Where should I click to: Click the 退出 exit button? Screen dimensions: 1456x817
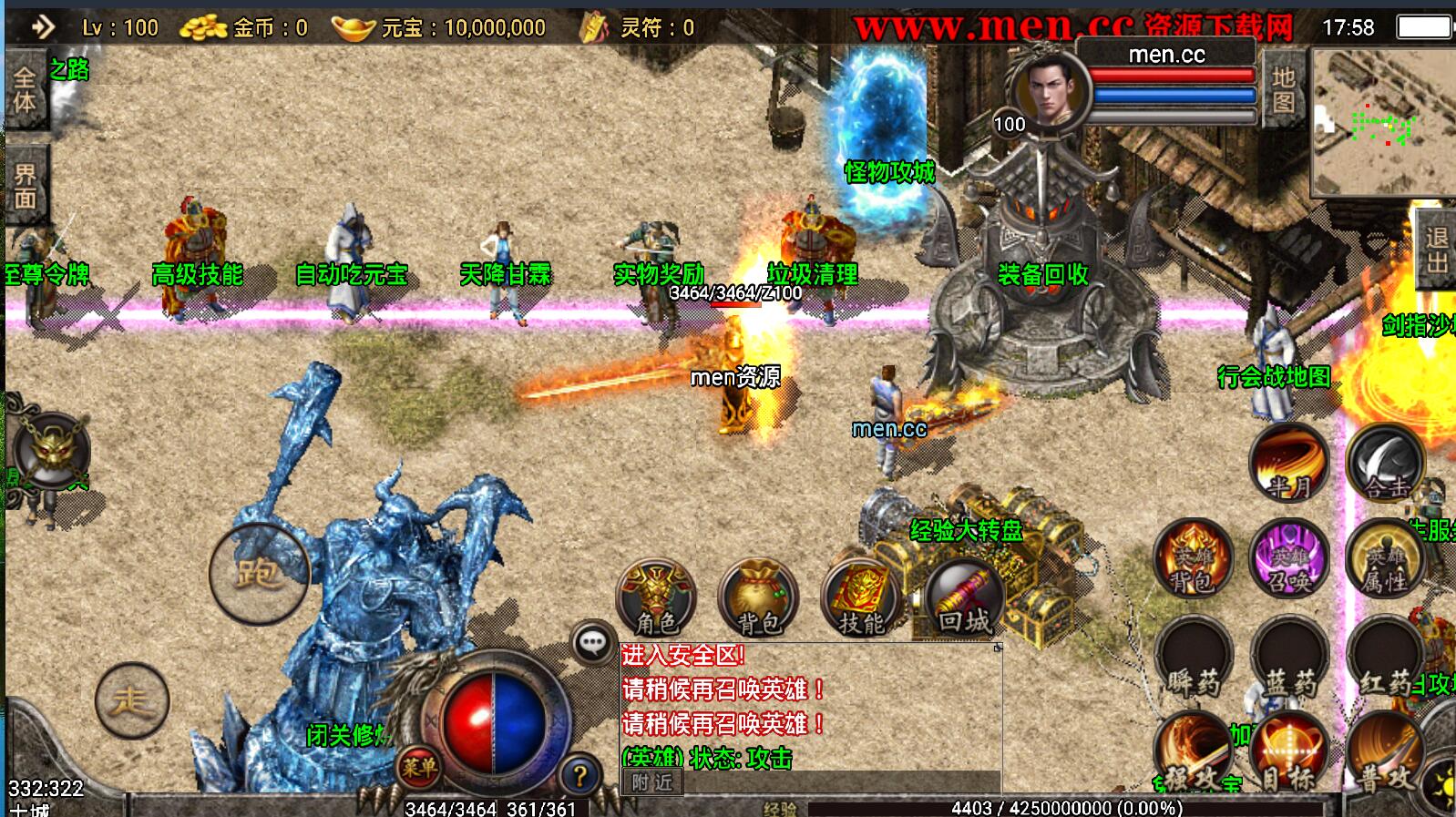pyautogui.click(x=1437, y=250)
